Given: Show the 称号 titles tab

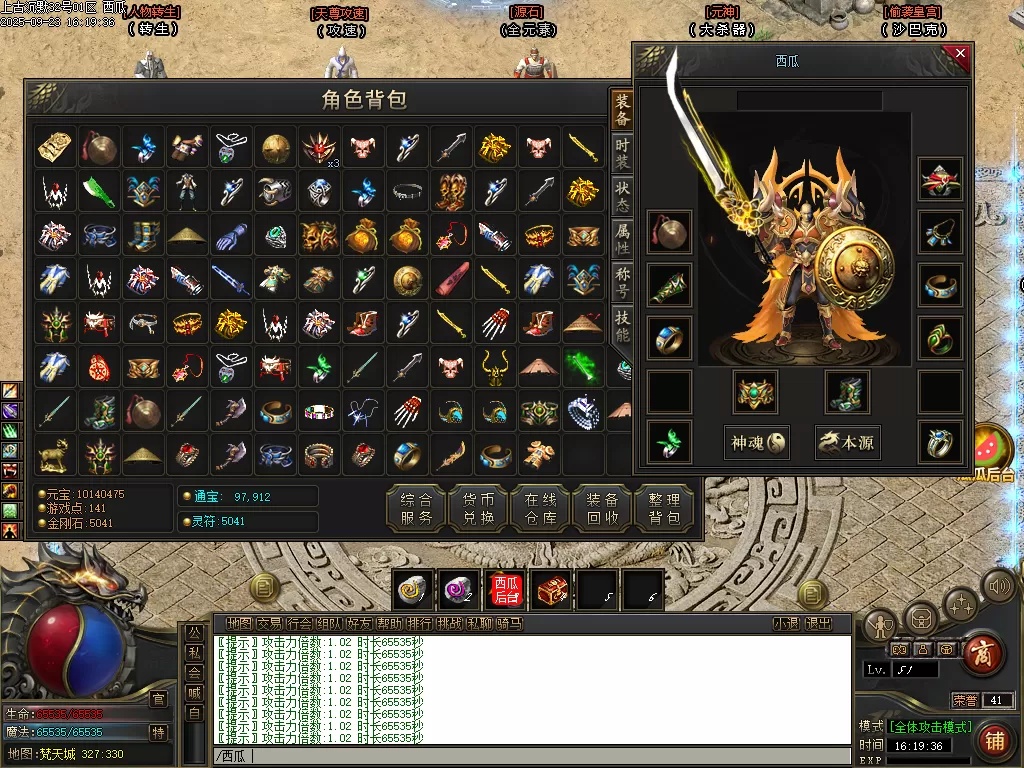Looking at the screenshot, I should (622, 282).
